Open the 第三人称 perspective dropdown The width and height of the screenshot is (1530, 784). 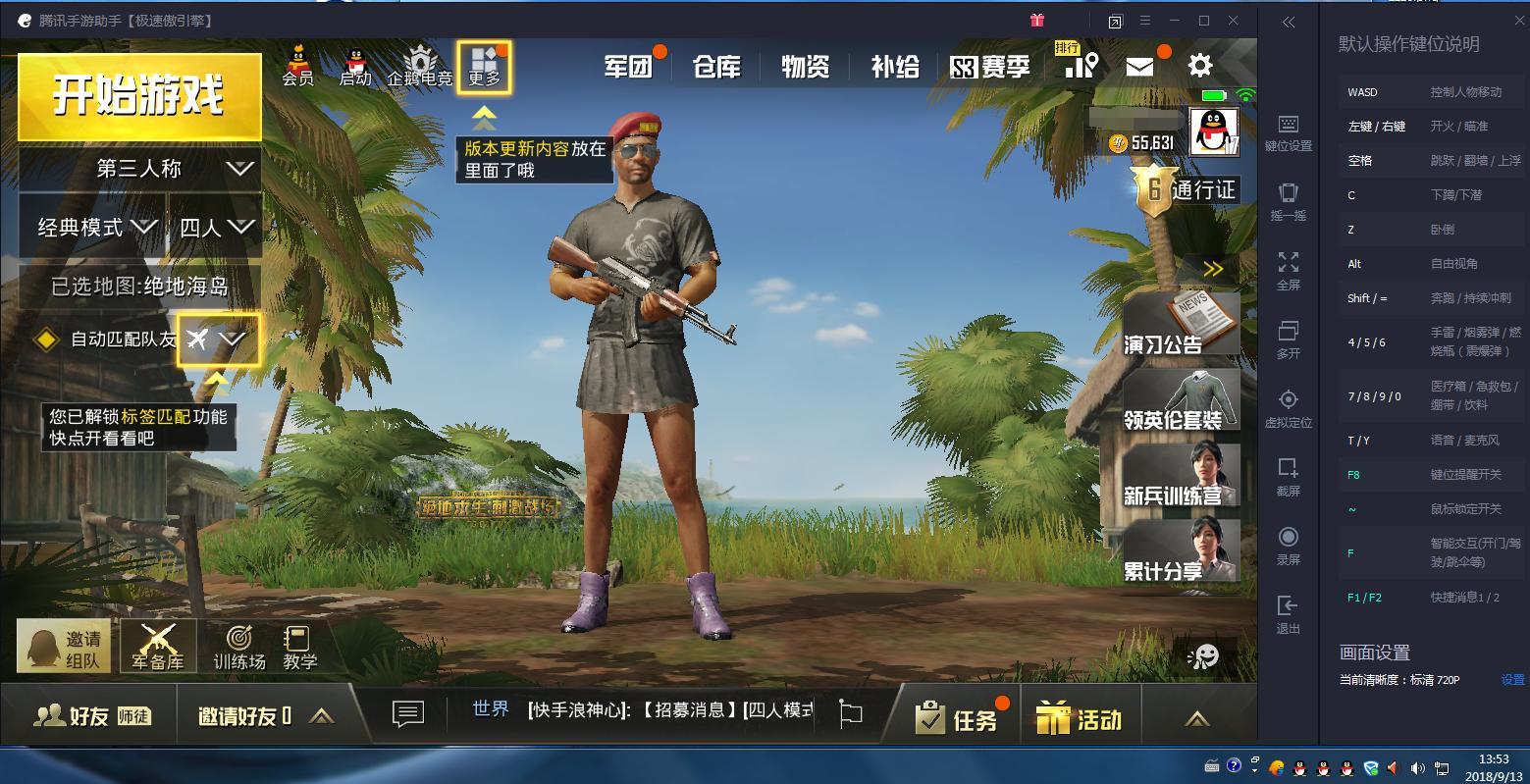[x=139, y=169]
